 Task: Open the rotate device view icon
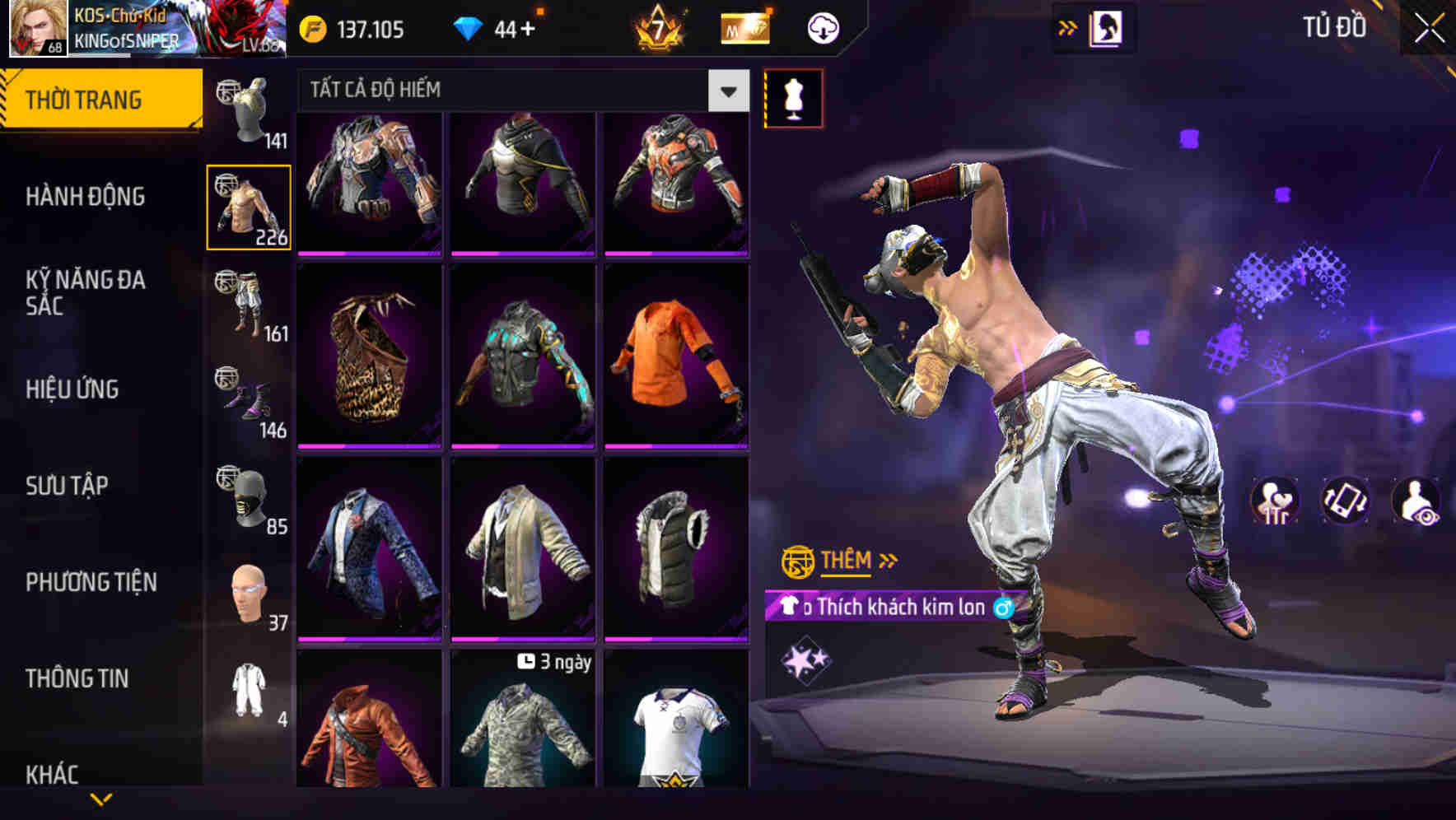point(1344,502)
